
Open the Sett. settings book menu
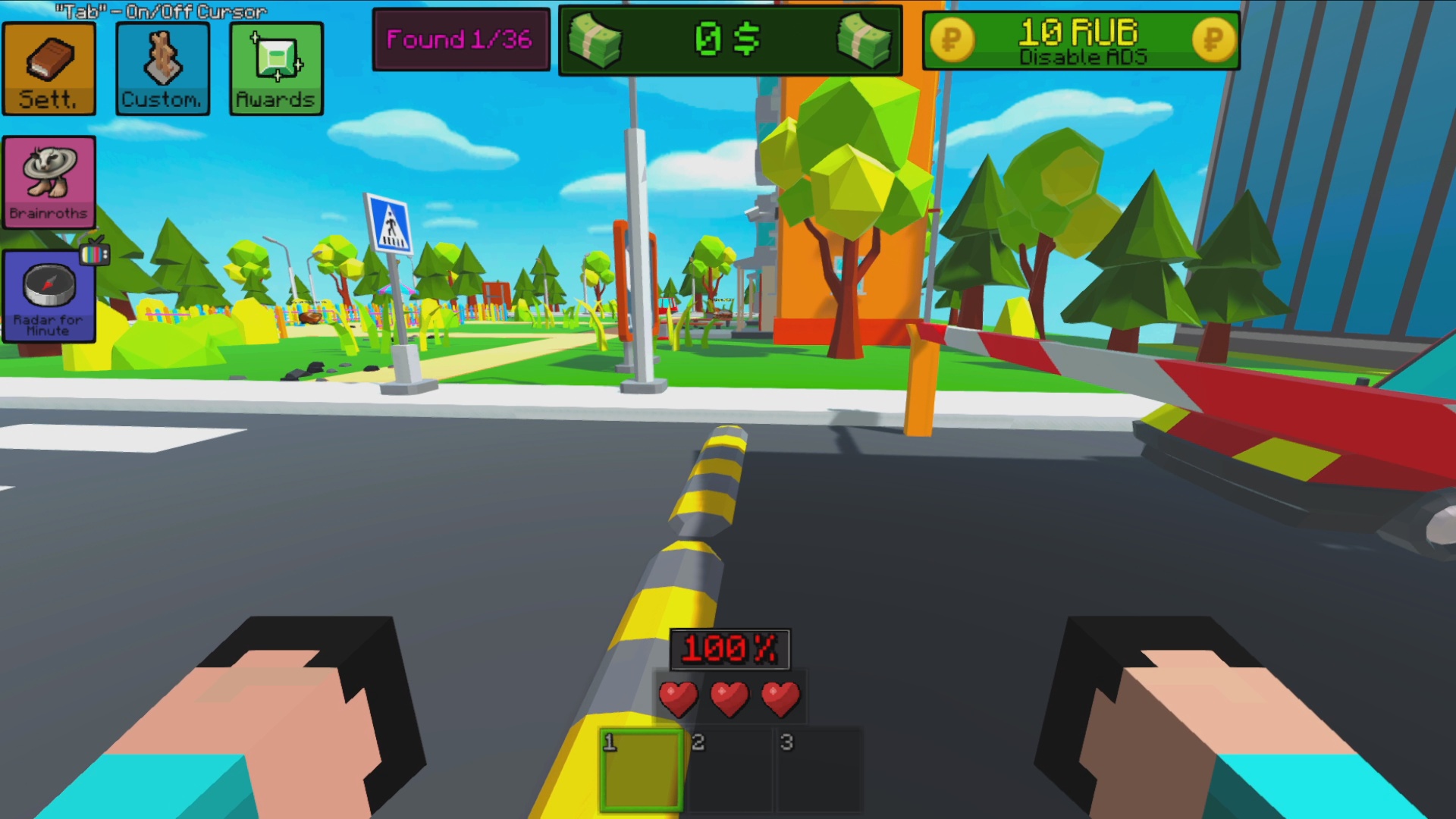click(49, 68)
